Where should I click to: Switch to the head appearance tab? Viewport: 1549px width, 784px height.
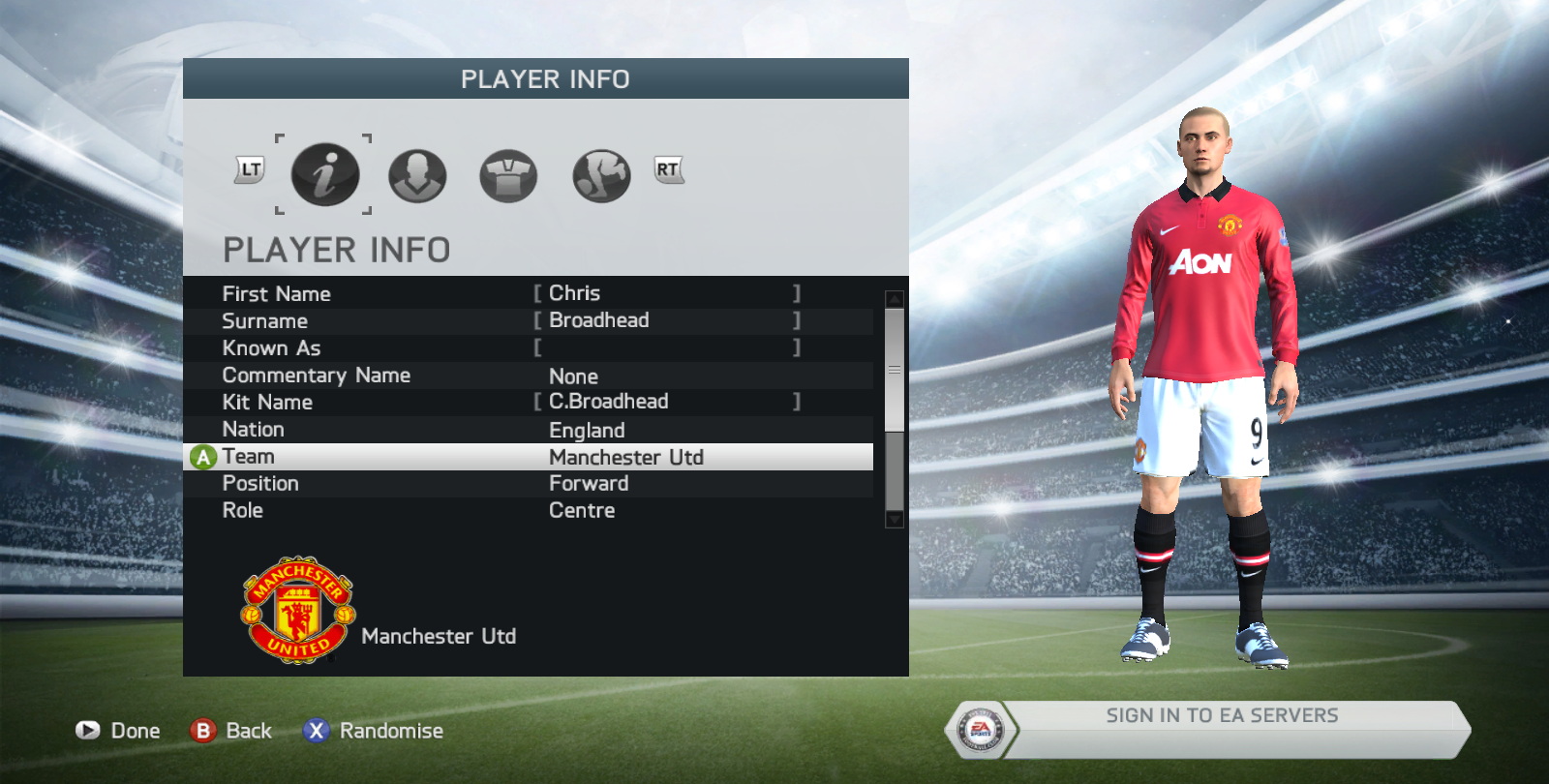(417, 176)
